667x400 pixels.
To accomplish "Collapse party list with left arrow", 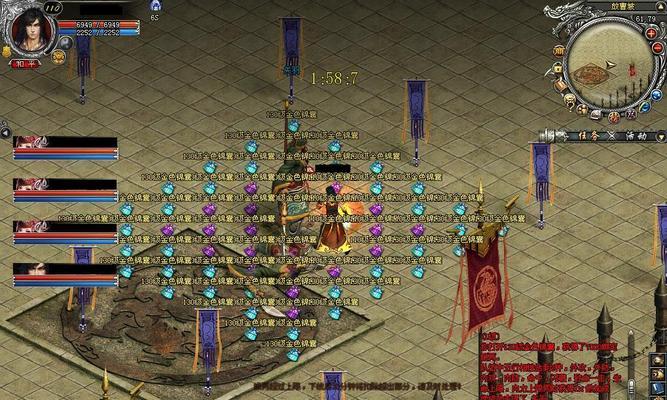I will click(x=5, y=130).
